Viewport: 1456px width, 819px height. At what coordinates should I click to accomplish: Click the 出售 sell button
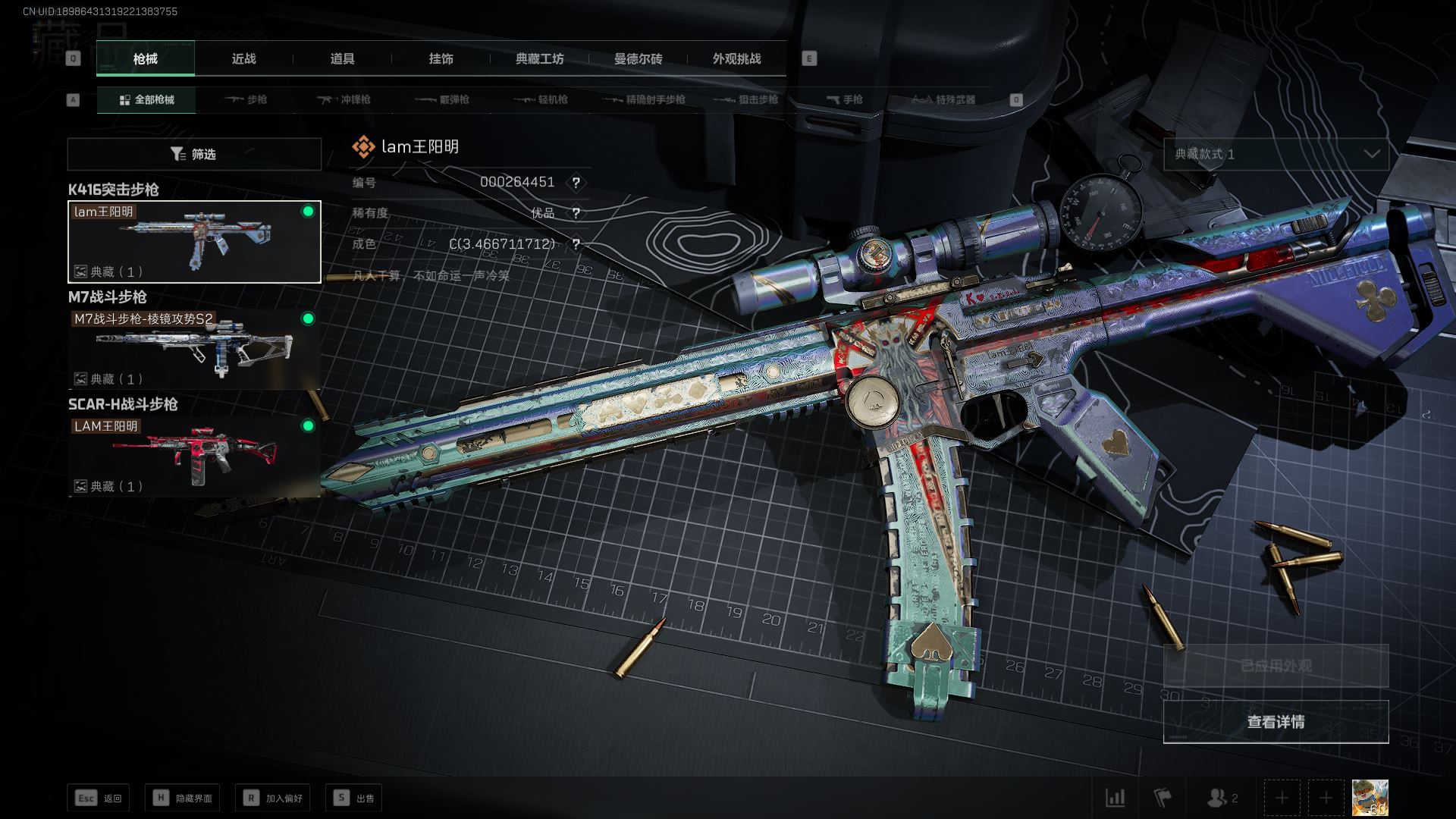point(353,798)
